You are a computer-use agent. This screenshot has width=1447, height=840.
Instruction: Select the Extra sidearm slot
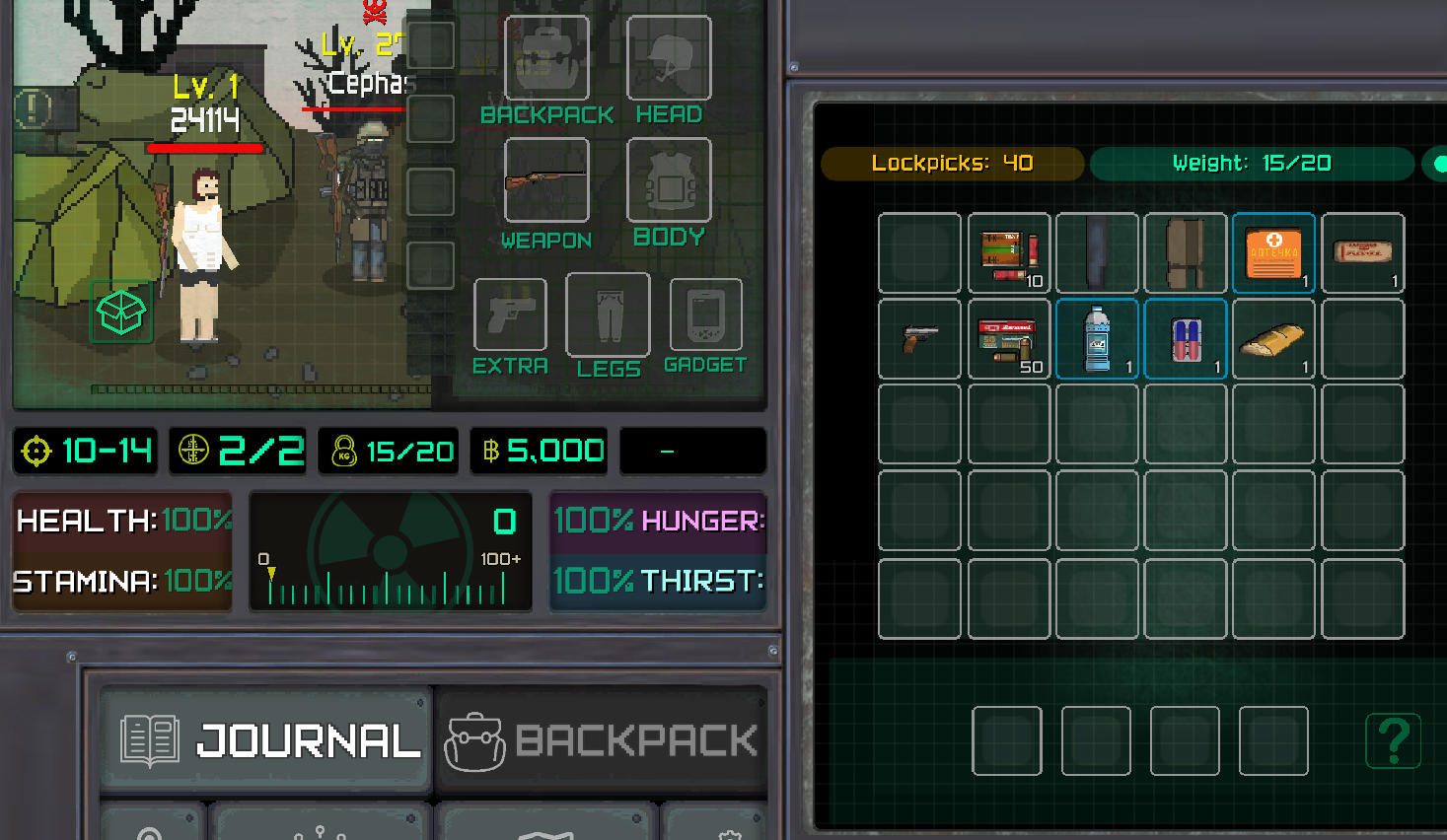tap(510, 315)
